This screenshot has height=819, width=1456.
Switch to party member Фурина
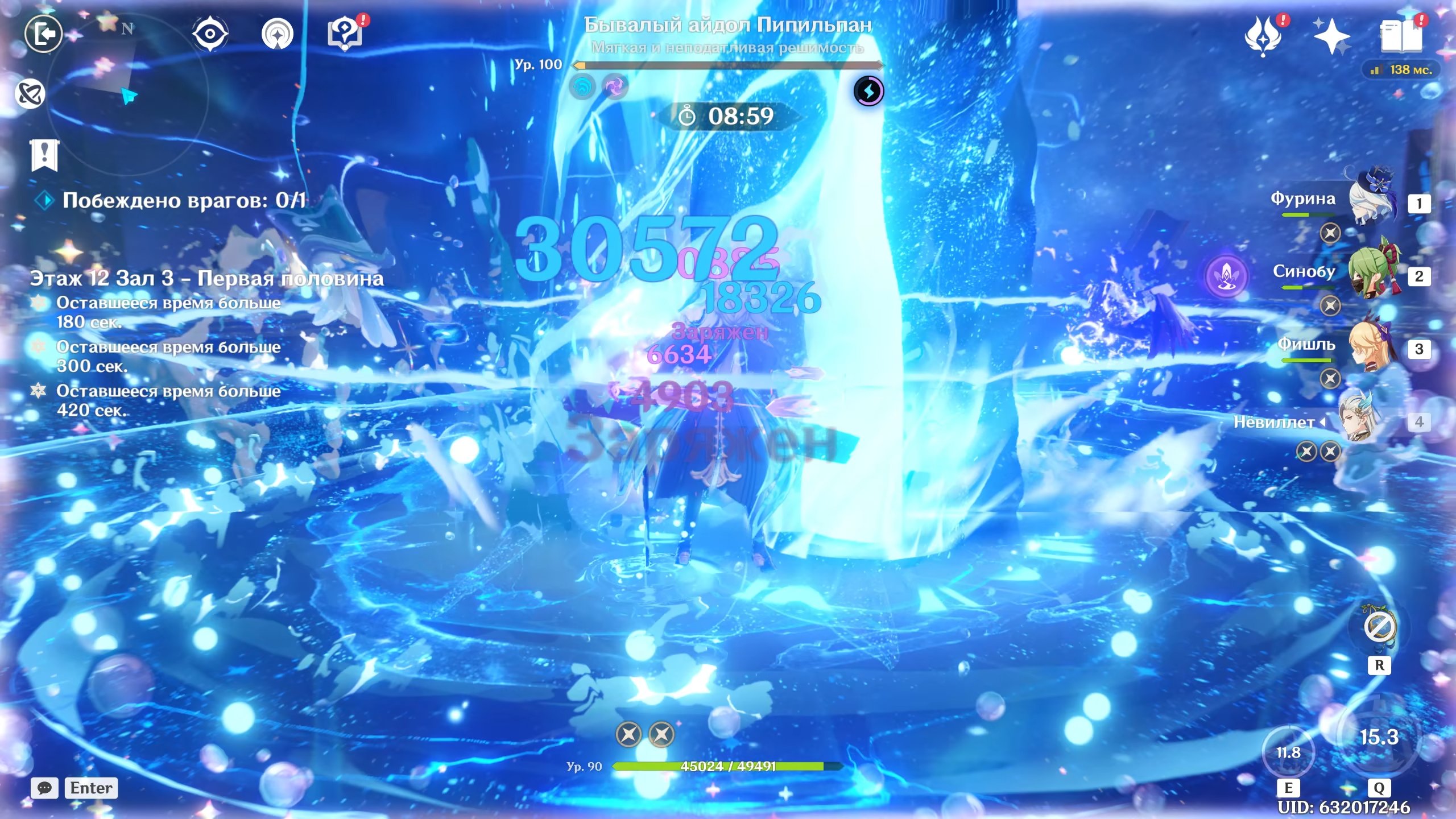click(x=1374, y=199)
